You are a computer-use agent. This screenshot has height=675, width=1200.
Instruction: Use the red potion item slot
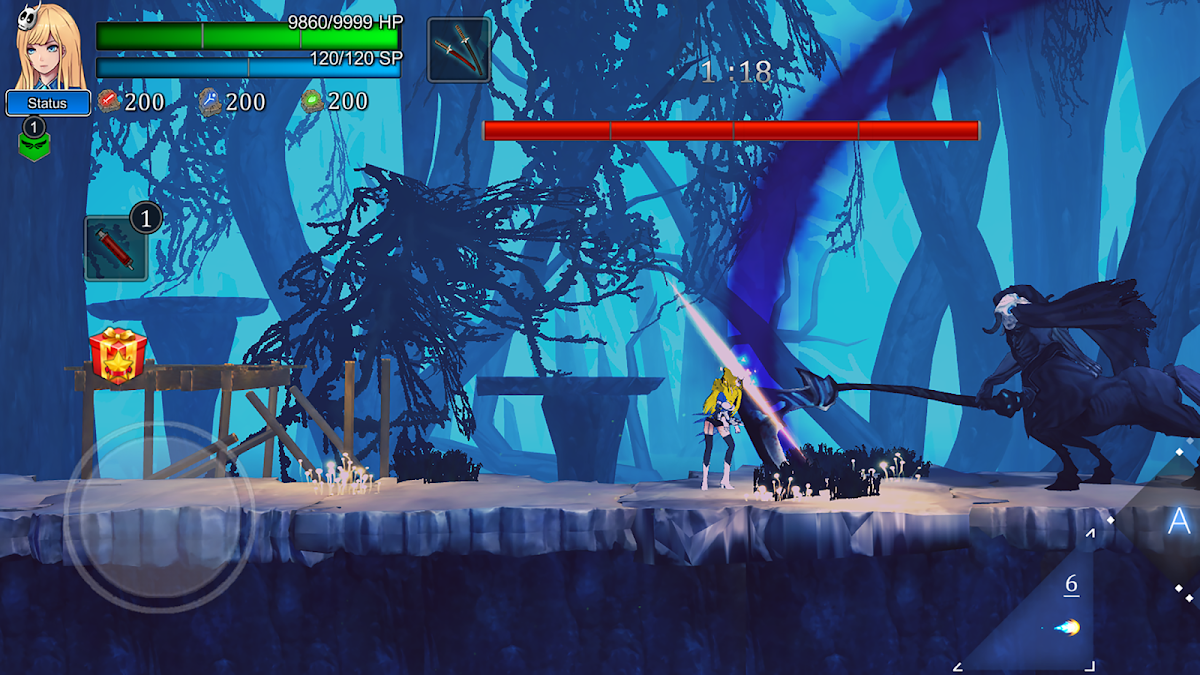tap(116, 249)
